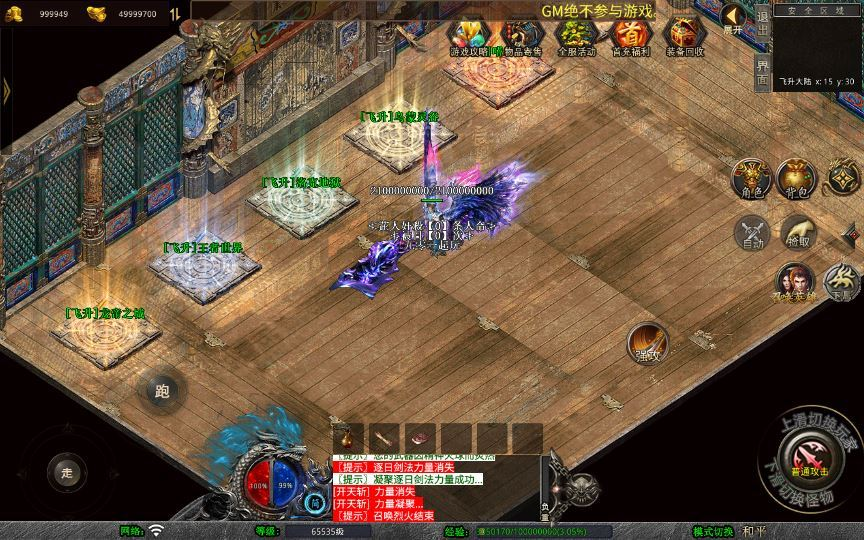Click the 展开 expand arrow button
Image resolution: width=864 pixels, height=540 pixels.
(734, 18)
